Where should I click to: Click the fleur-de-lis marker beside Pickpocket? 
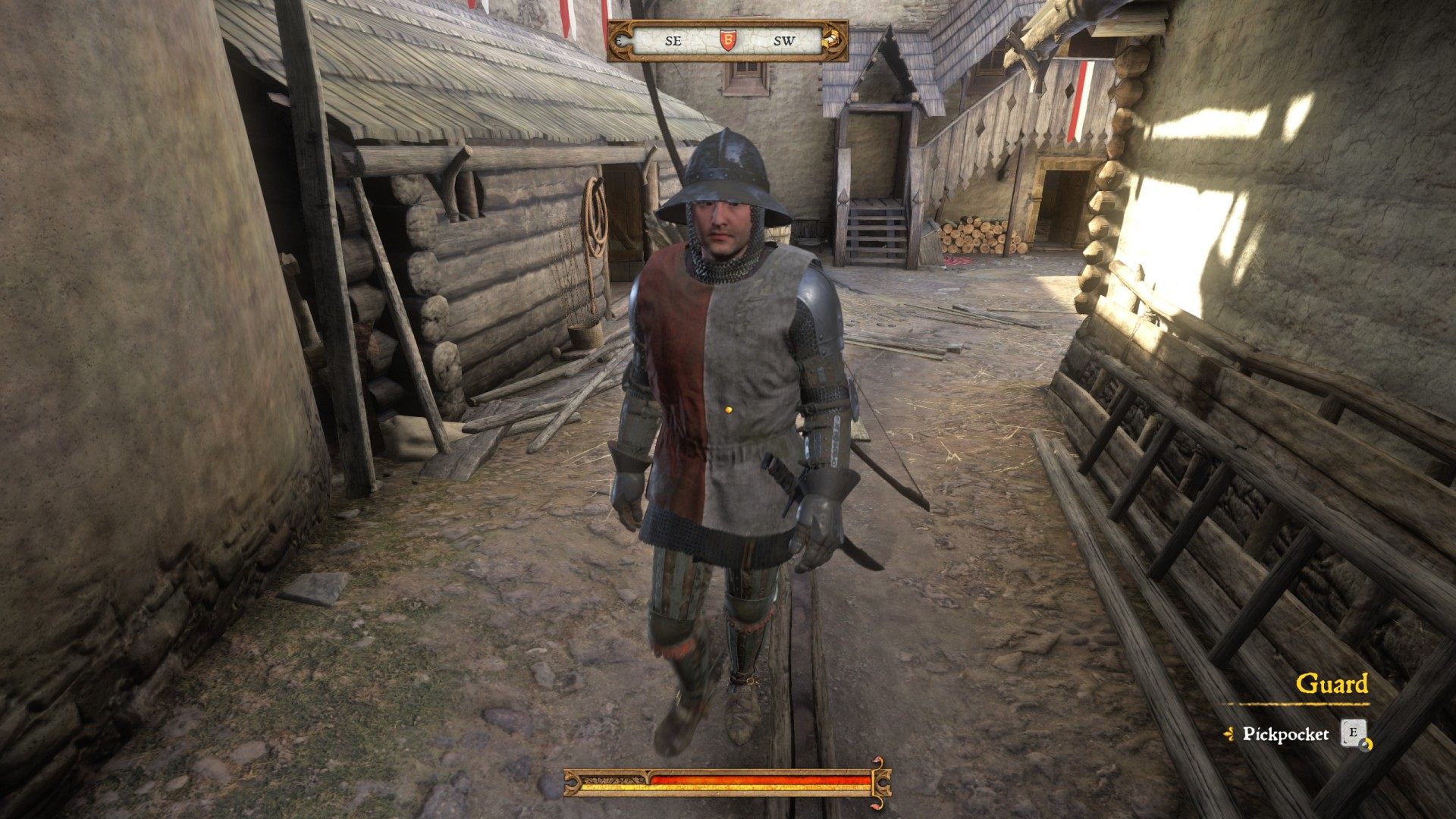click(x=1228, y=733)
